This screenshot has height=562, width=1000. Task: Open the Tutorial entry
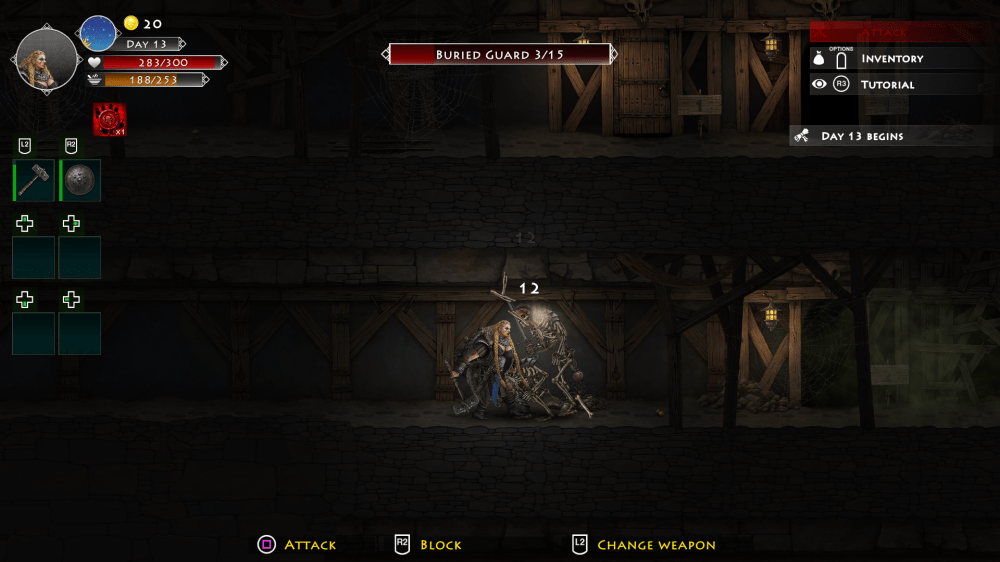(887, 85)
